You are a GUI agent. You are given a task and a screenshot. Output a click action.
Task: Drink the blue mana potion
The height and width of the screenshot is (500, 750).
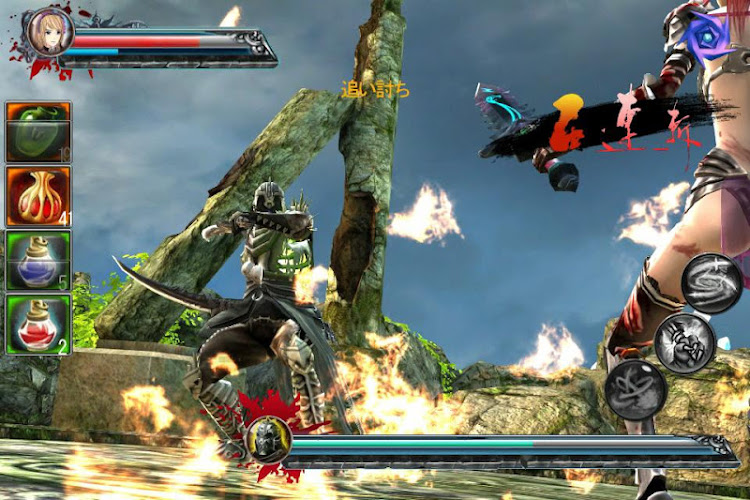pos(38,260)
